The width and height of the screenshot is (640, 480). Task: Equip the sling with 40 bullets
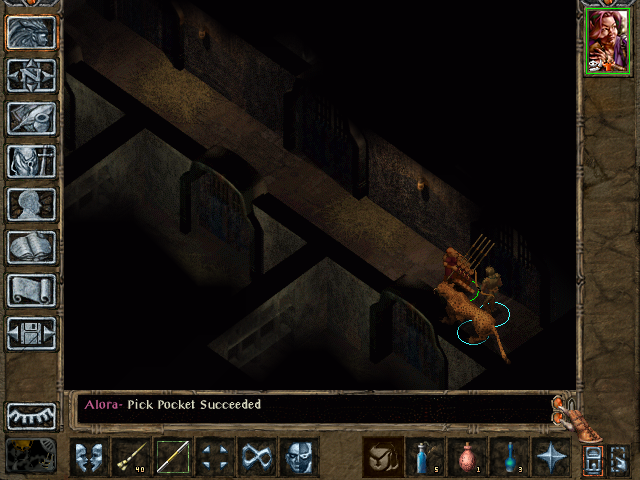tap(131, 457)
